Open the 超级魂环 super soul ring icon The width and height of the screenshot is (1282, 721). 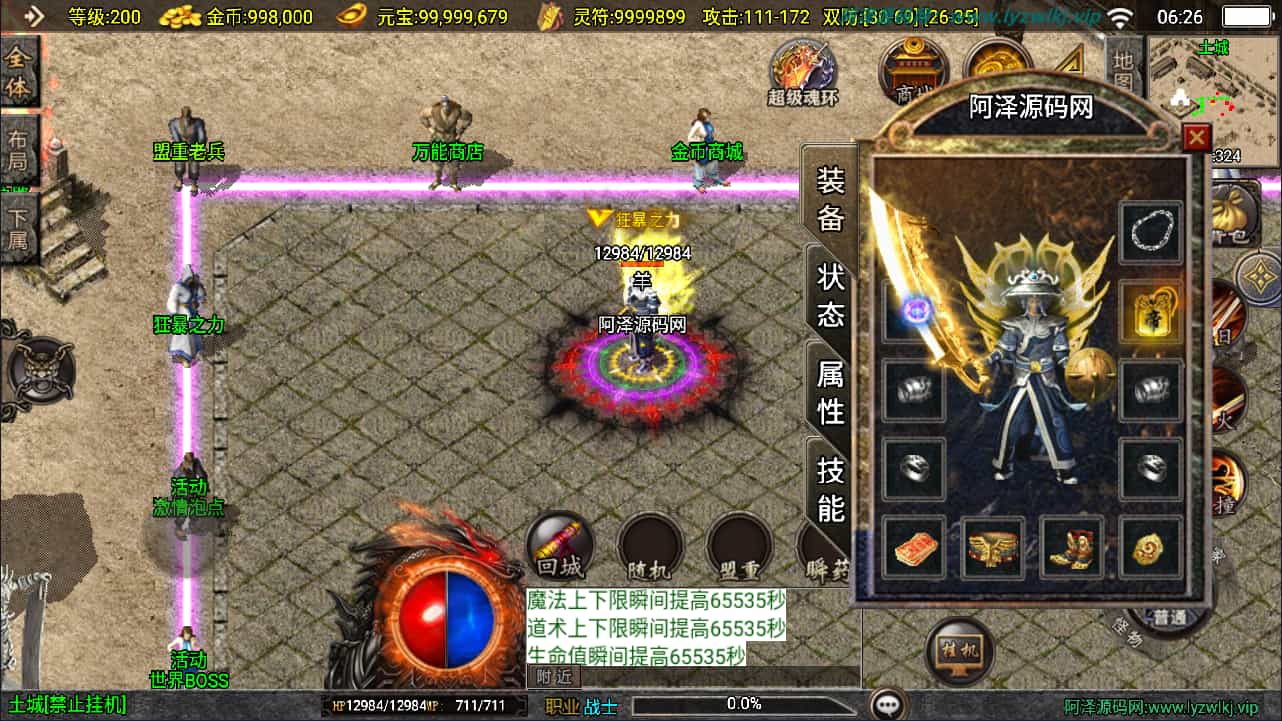click(803, 70)
